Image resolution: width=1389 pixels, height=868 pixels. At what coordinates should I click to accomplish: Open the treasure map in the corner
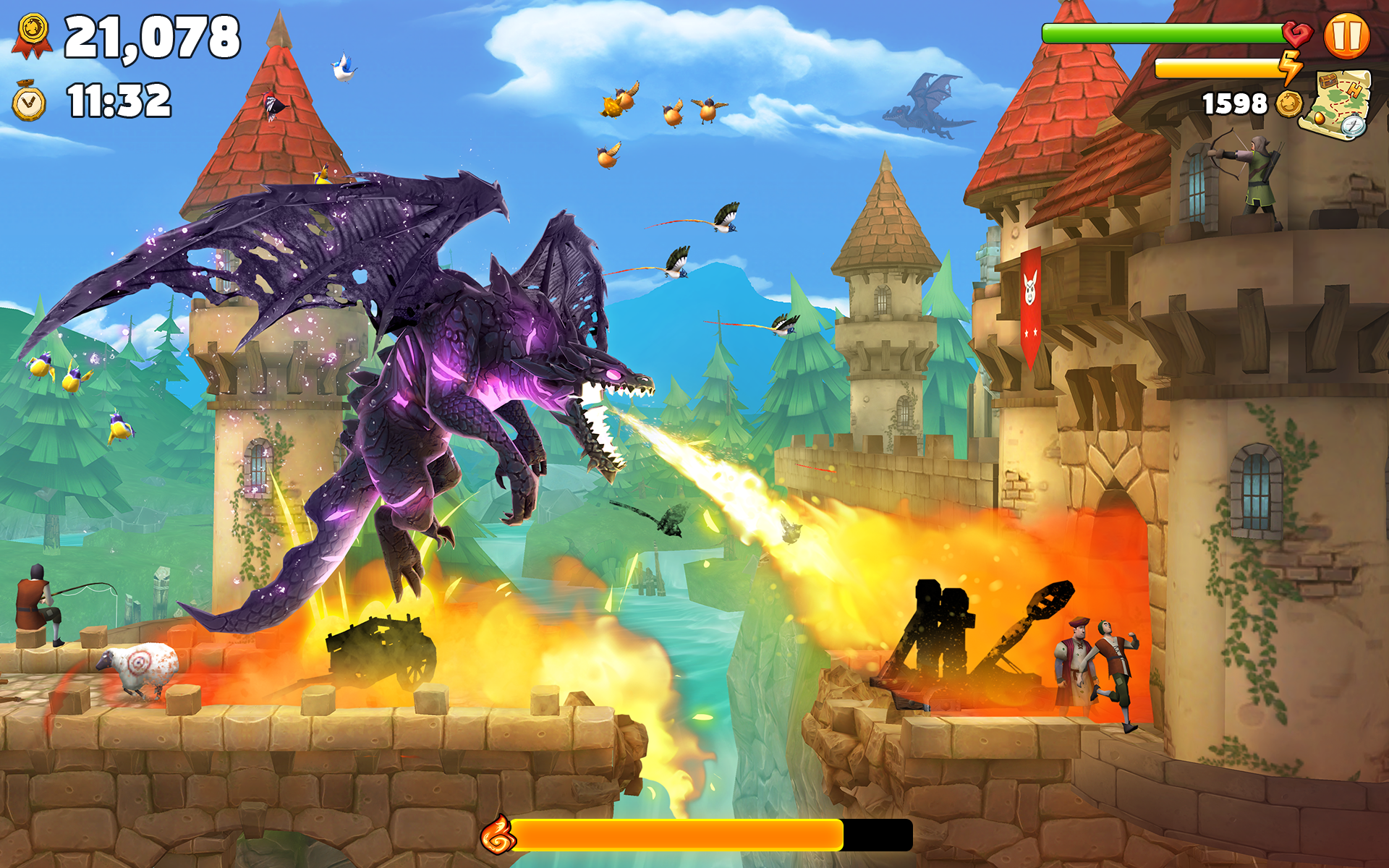pyautogui.click(x=1338, y=105)
